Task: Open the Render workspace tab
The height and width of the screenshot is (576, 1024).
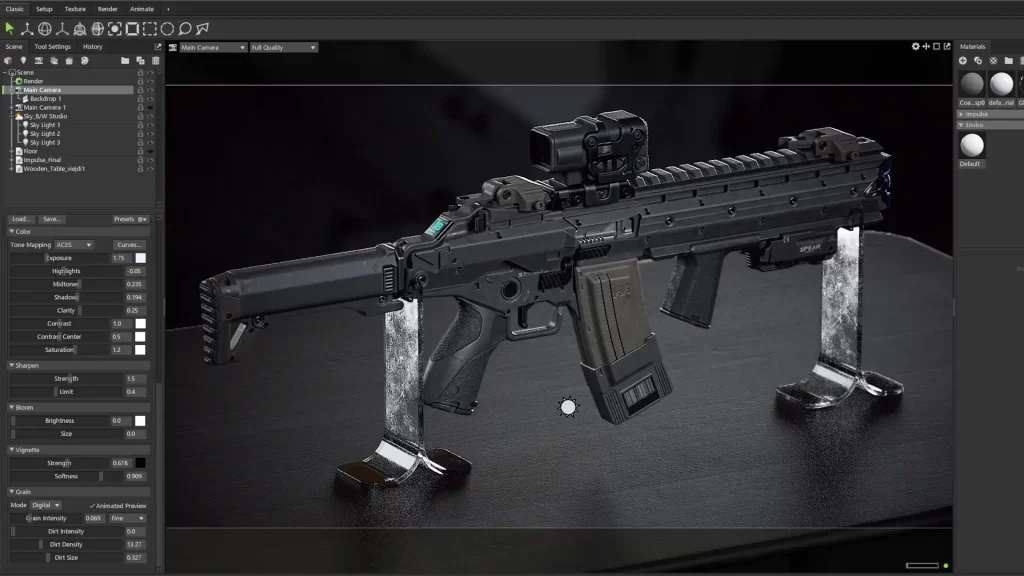Action: pyautogui.click(x=107, y=9)
